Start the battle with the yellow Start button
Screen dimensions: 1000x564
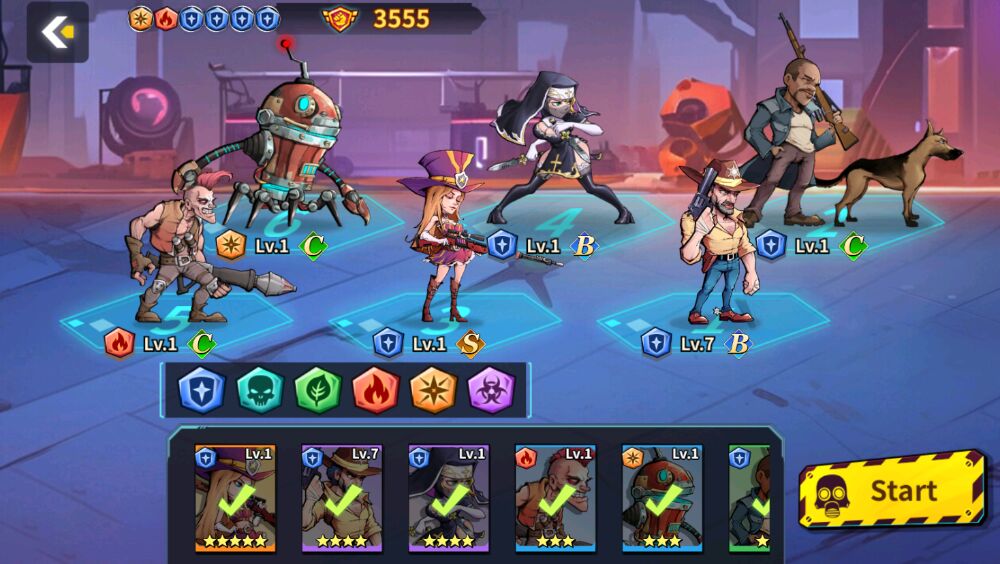tap(892, 491)
